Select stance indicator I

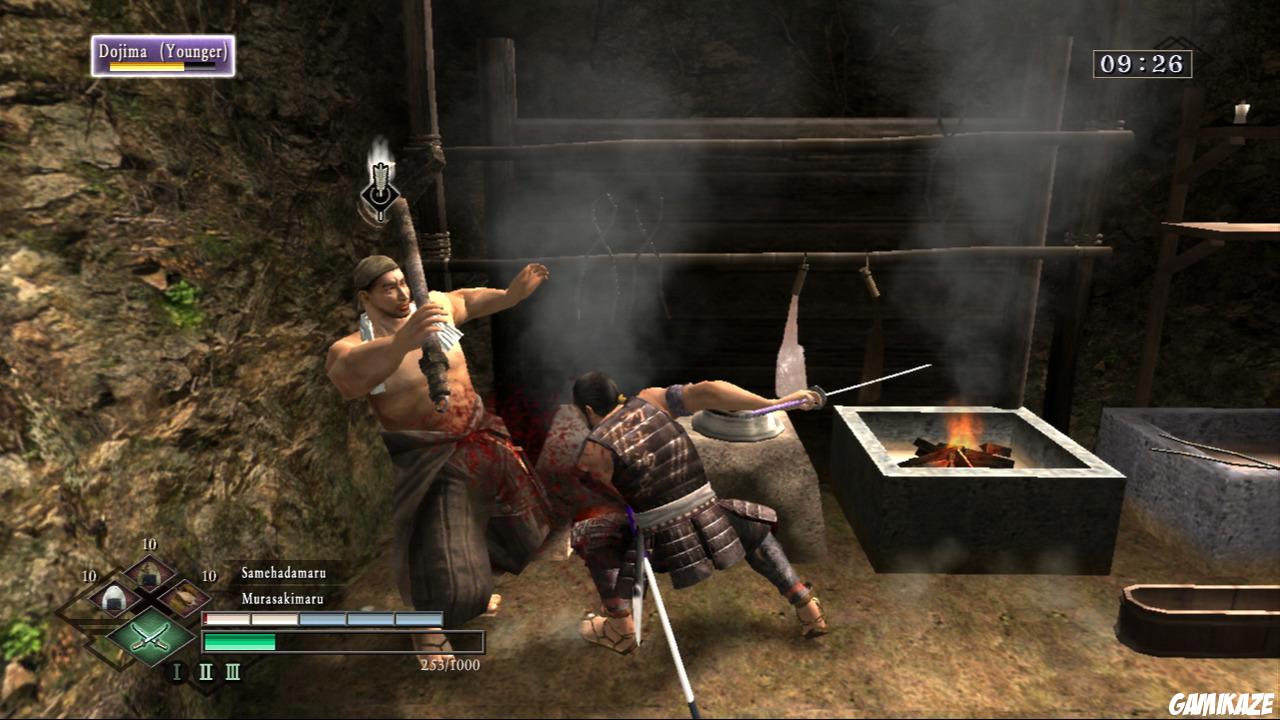pyautogui.click(x=177, y=669)
